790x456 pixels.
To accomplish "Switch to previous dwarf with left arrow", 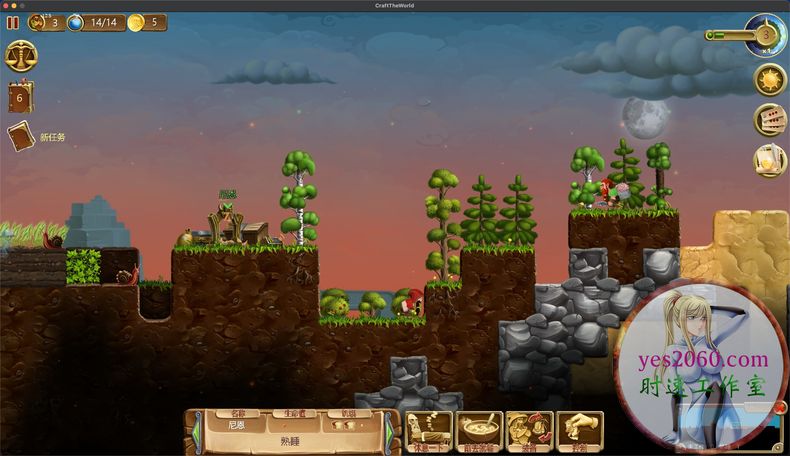I will [197, 430].
